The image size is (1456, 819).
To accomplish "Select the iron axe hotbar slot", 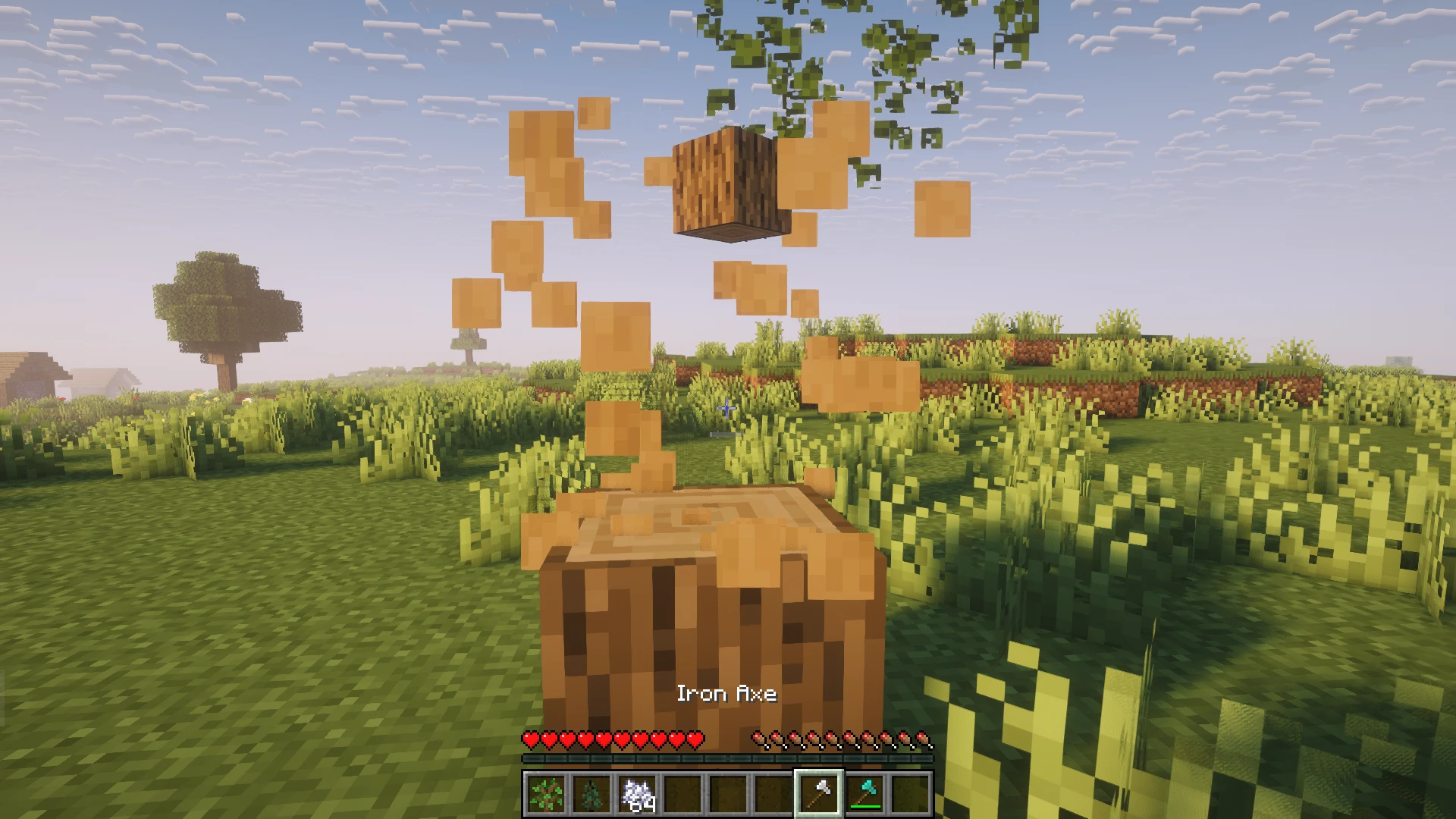I will coord(818,794).
